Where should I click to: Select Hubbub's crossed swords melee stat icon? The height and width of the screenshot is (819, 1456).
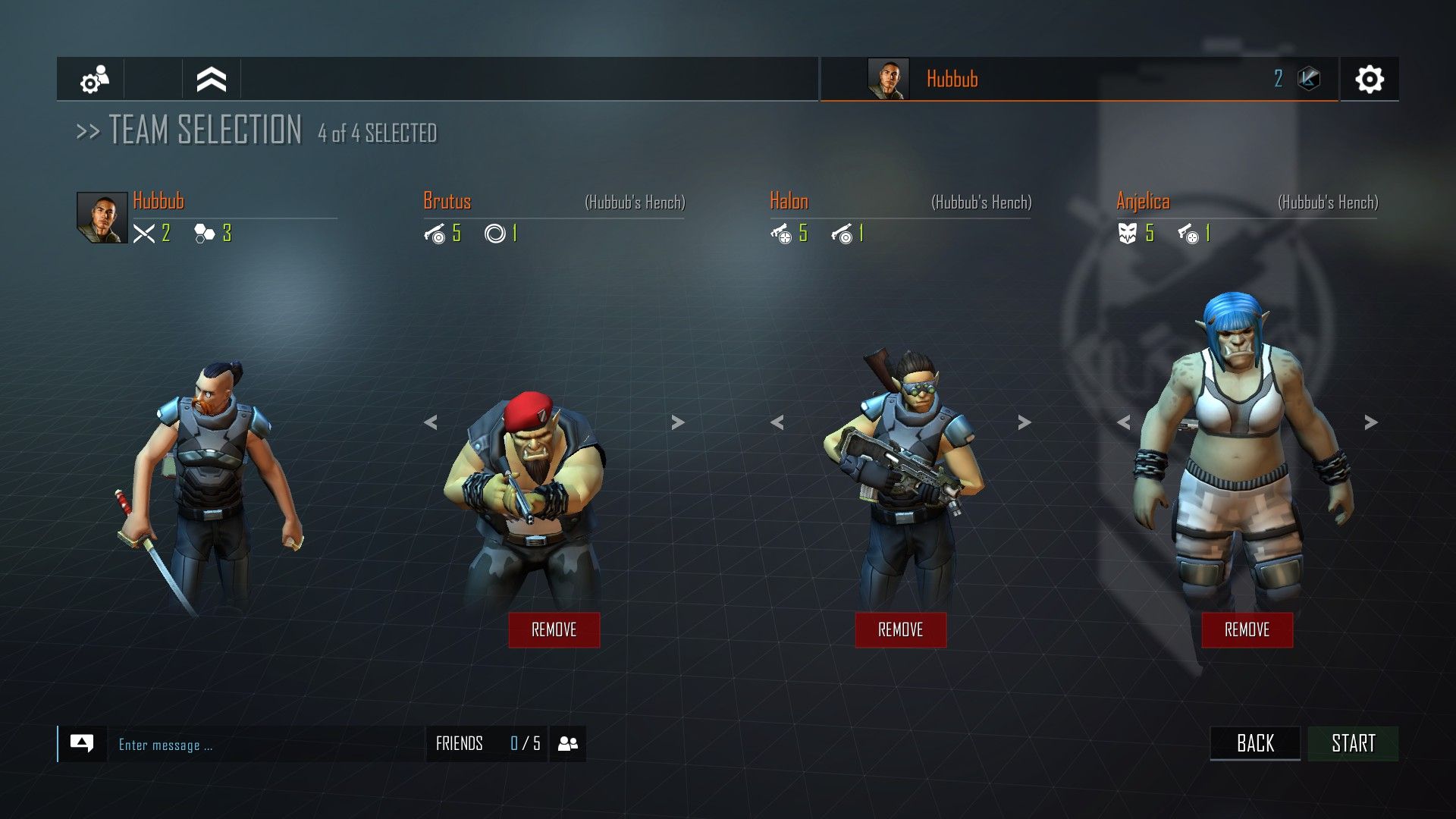[145, 234]
